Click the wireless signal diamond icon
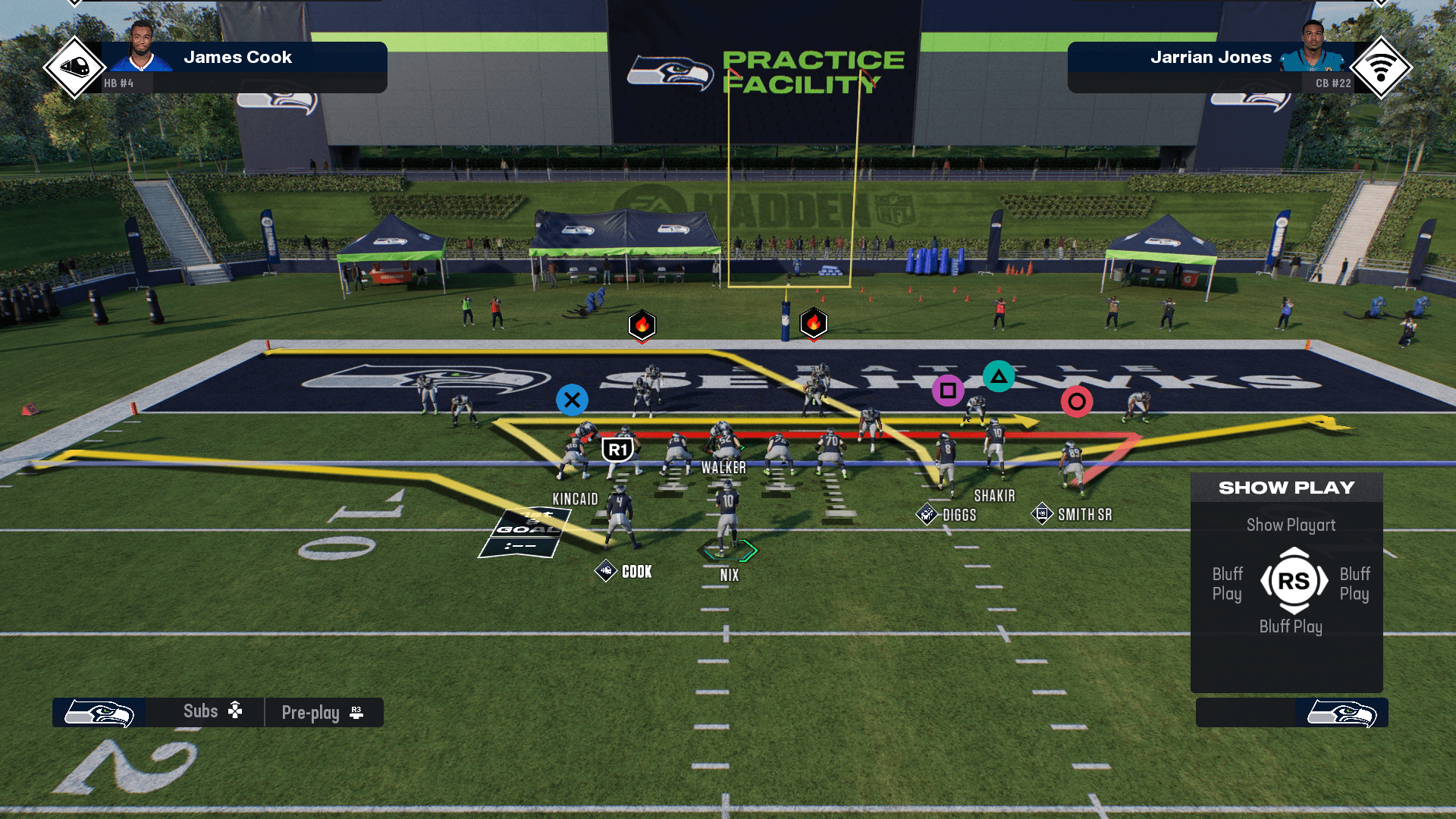1456x819 pixels. click(x=1380, y=67)
